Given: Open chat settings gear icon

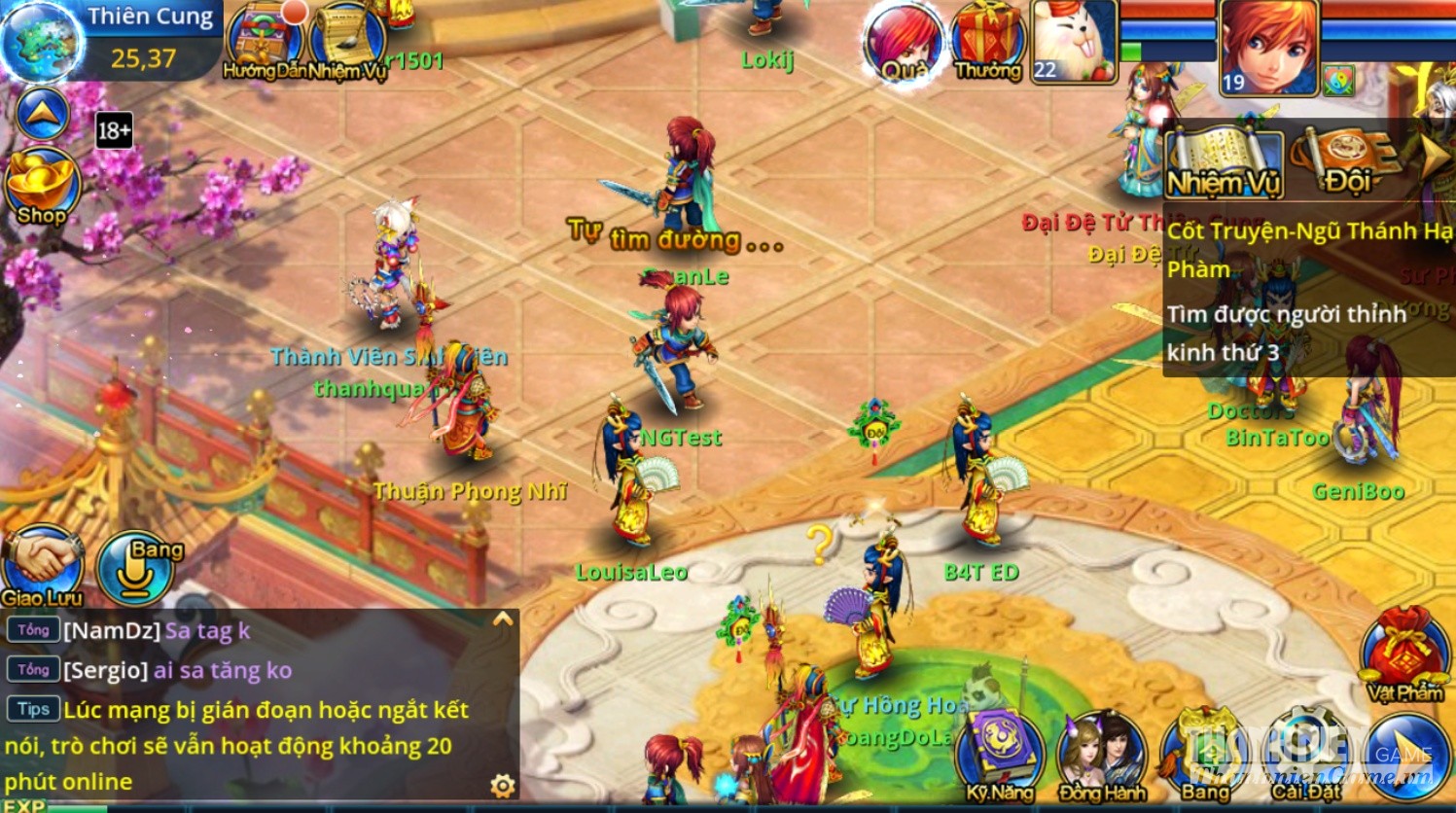Looking at the screenshot, I should tap(503, 786).
